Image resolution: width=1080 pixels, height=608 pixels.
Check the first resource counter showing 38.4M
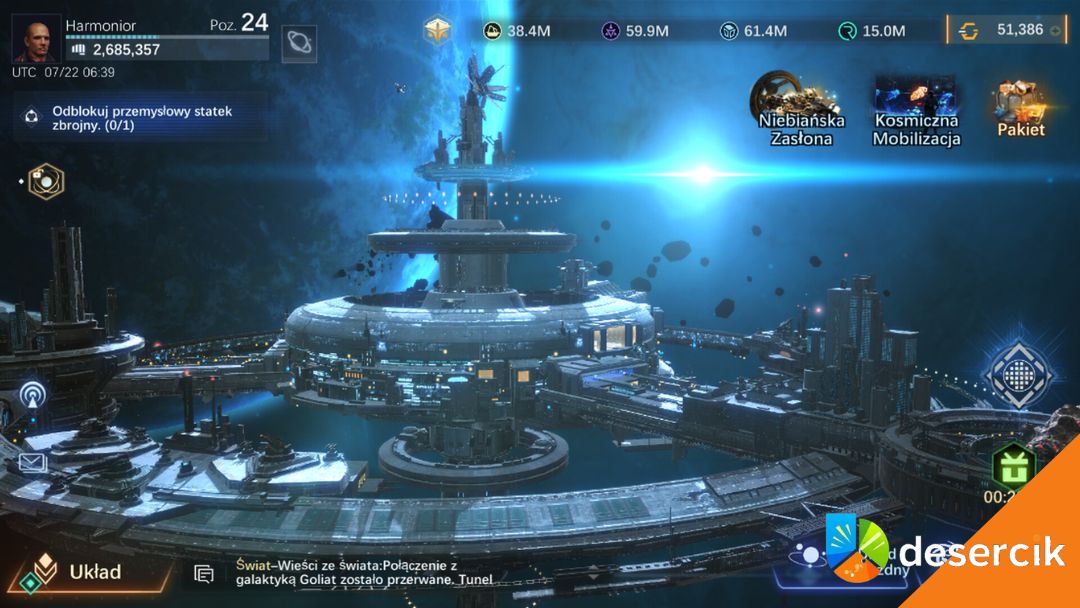(516, 31)
